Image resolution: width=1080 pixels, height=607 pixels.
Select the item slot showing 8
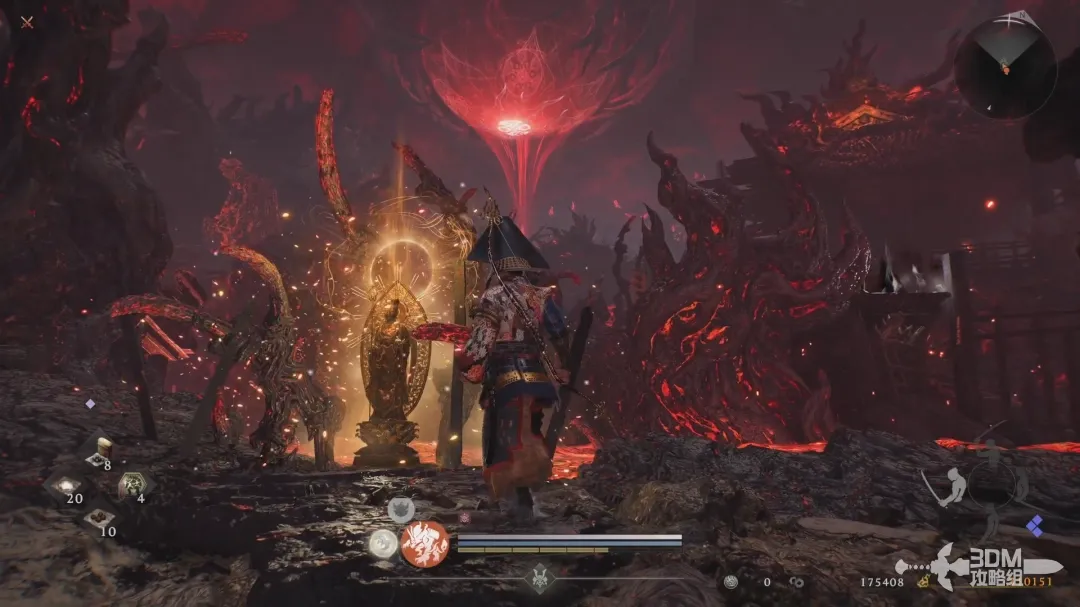click(99, 452)
